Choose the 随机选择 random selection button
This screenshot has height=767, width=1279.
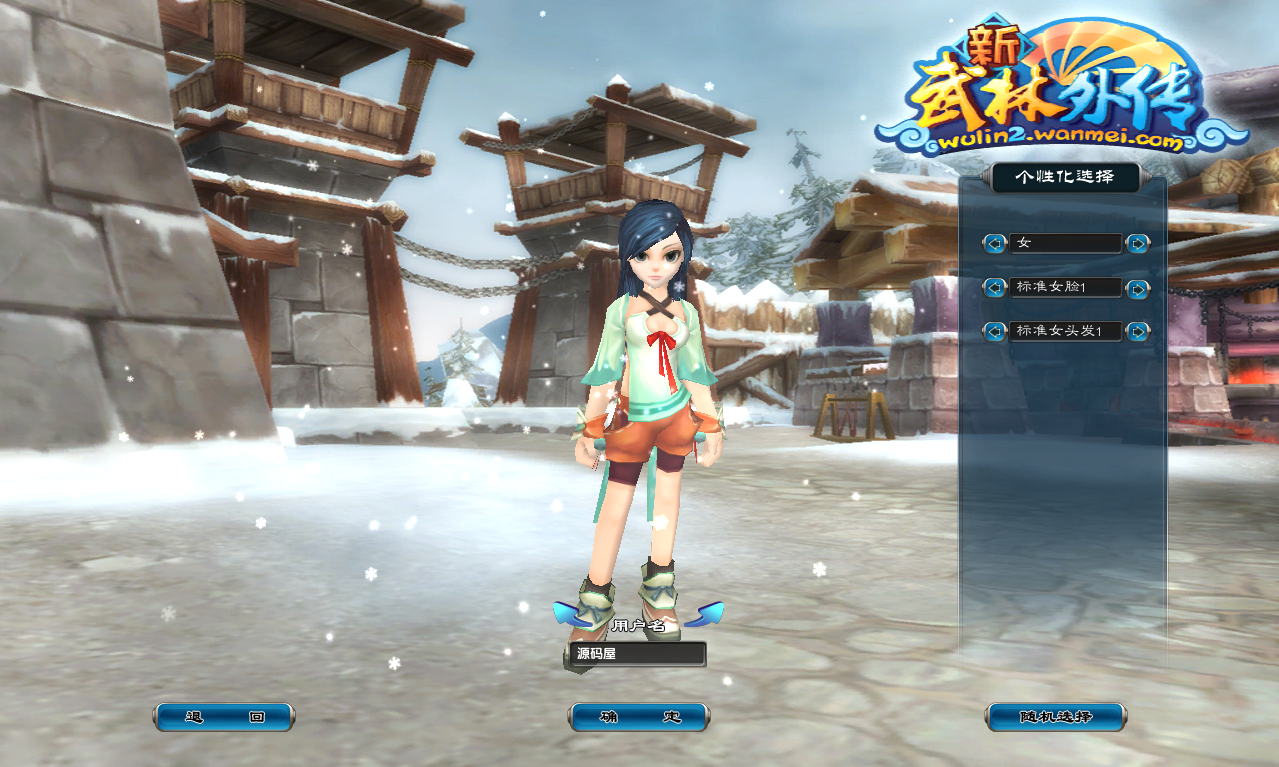[1056, 717]
